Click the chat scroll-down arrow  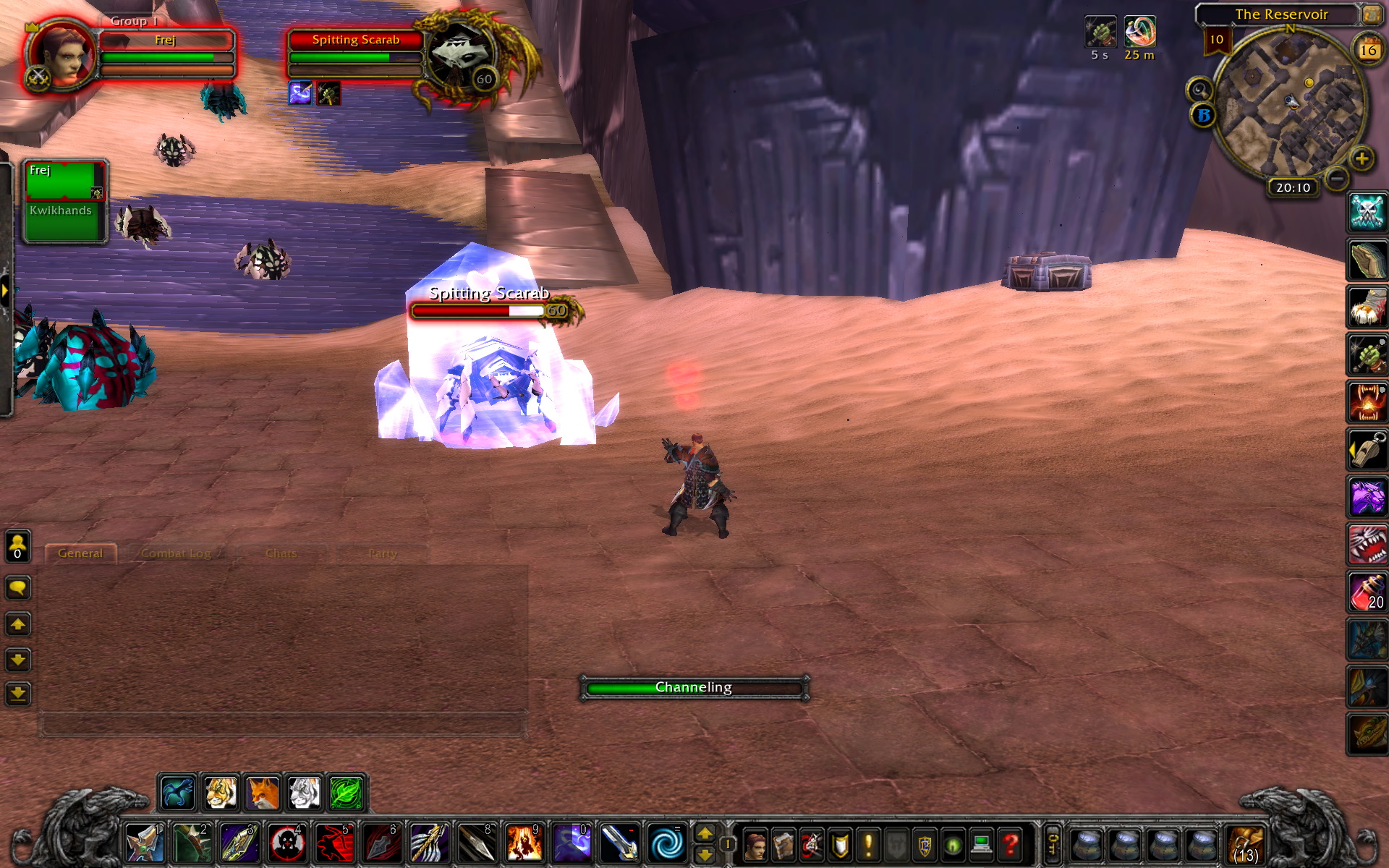point(18,660)
